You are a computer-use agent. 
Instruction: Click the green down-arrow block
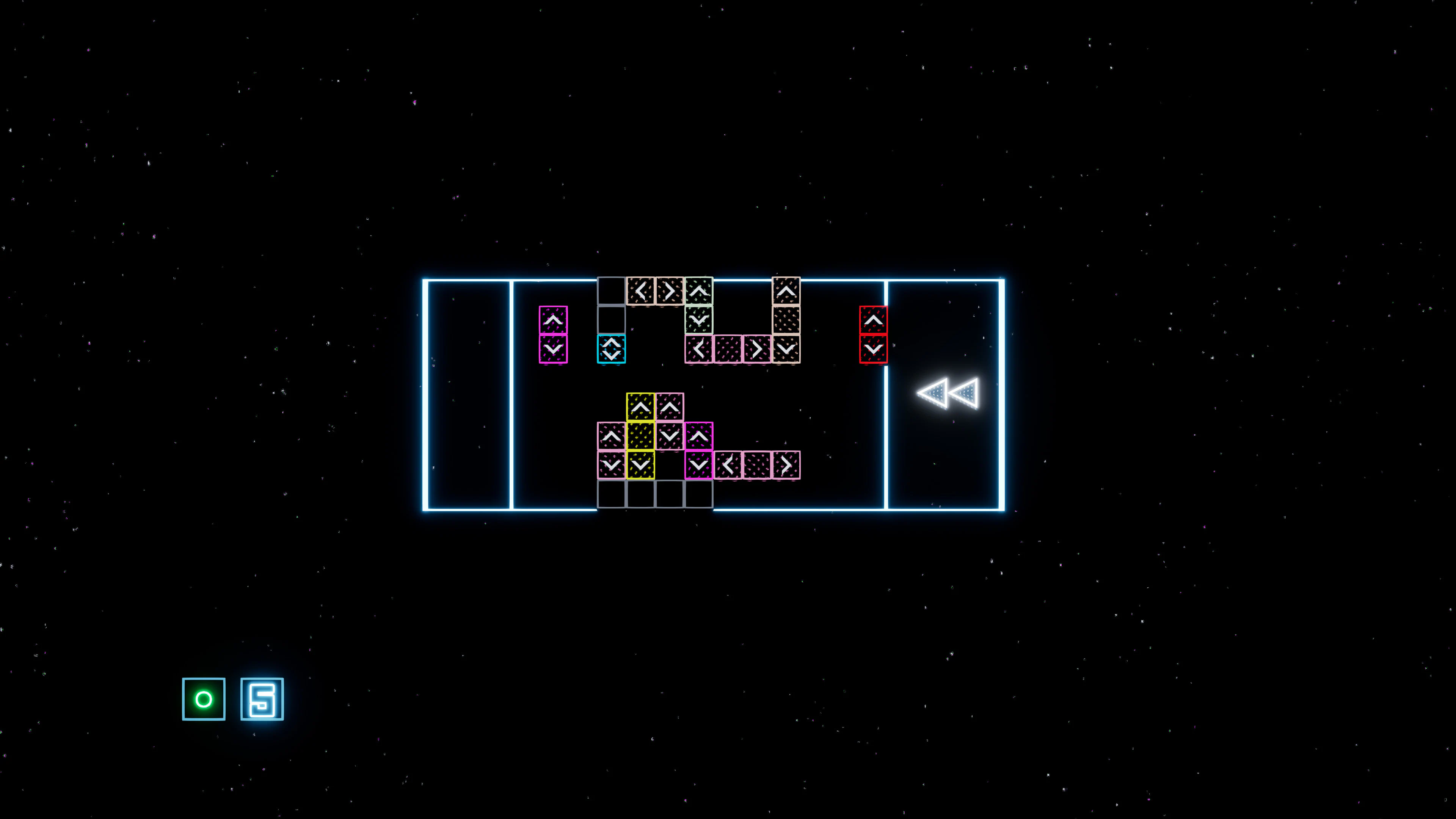click(698, 320)
